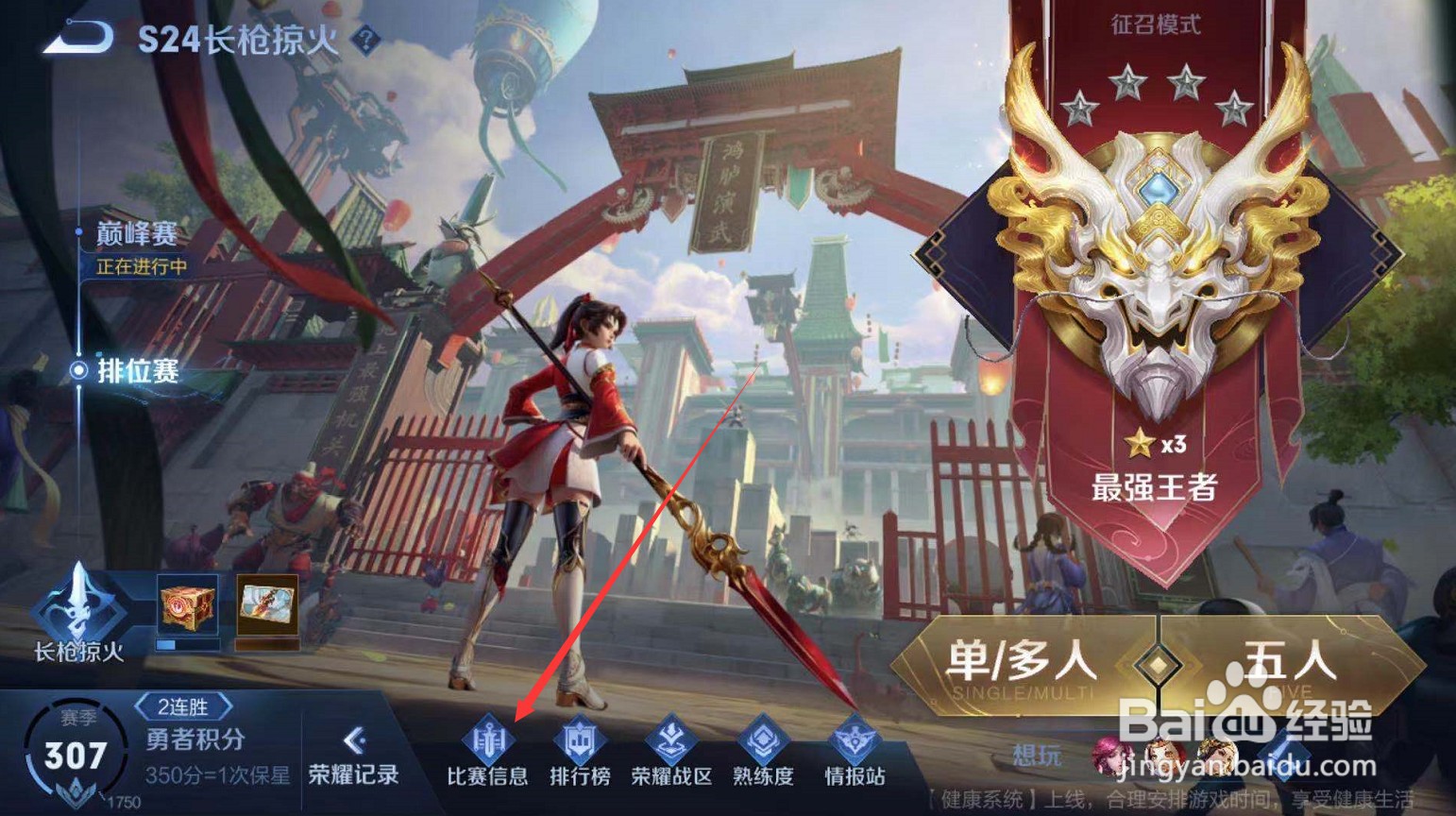
Task: Open the 排行榜 leaderboard
Action: 580,756
